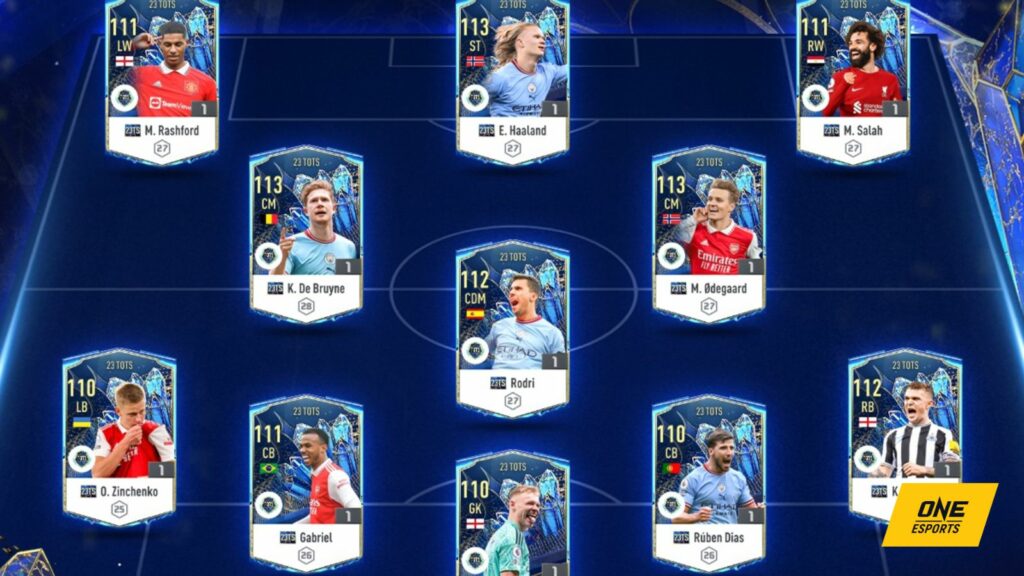
Task: Pick the M. Salah RW card
Action: click(853, 80)
